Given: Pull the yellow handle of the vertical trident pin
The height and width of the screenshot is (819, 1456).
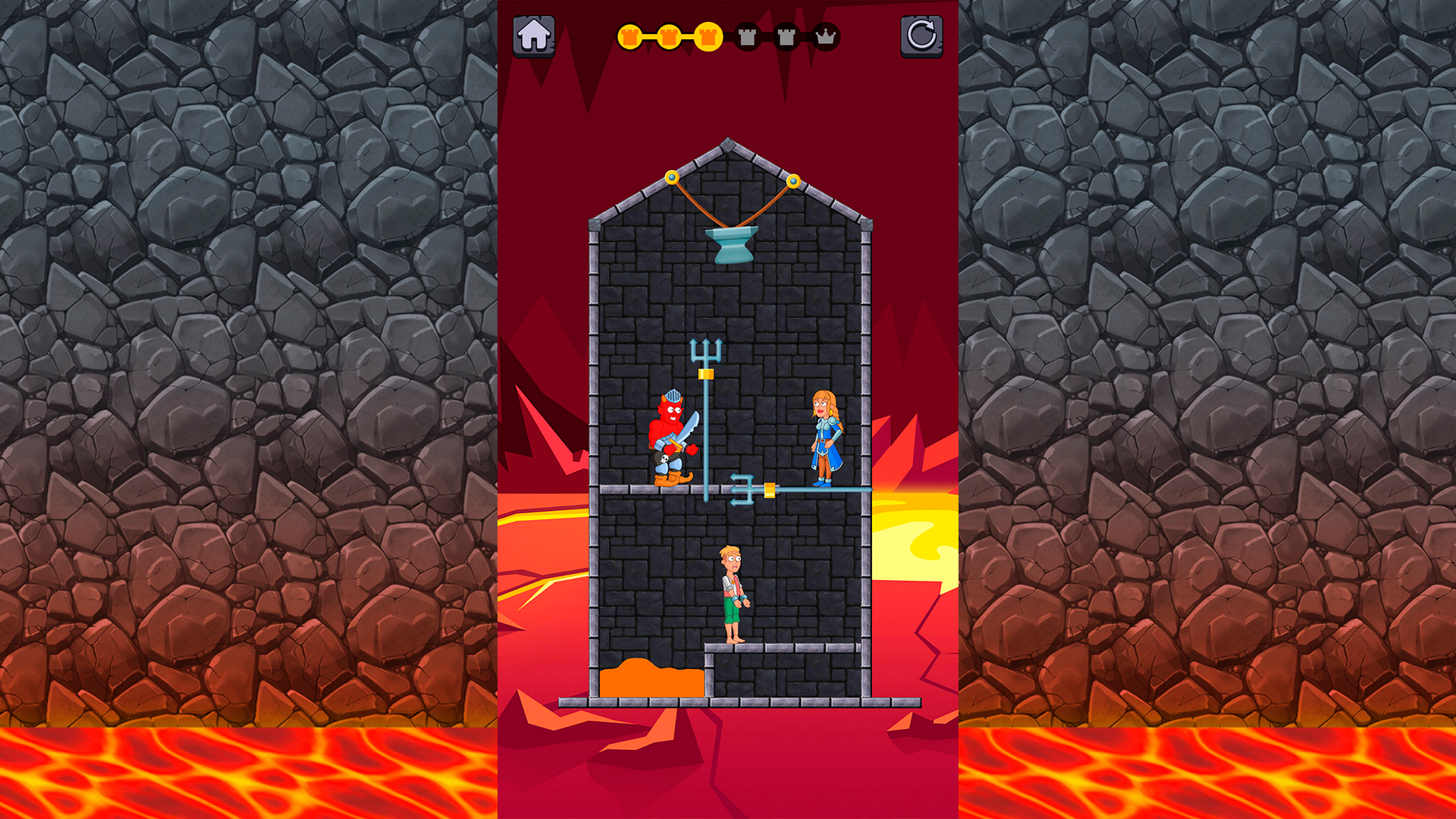Looking at the screenshot, I should coord(707,375).
